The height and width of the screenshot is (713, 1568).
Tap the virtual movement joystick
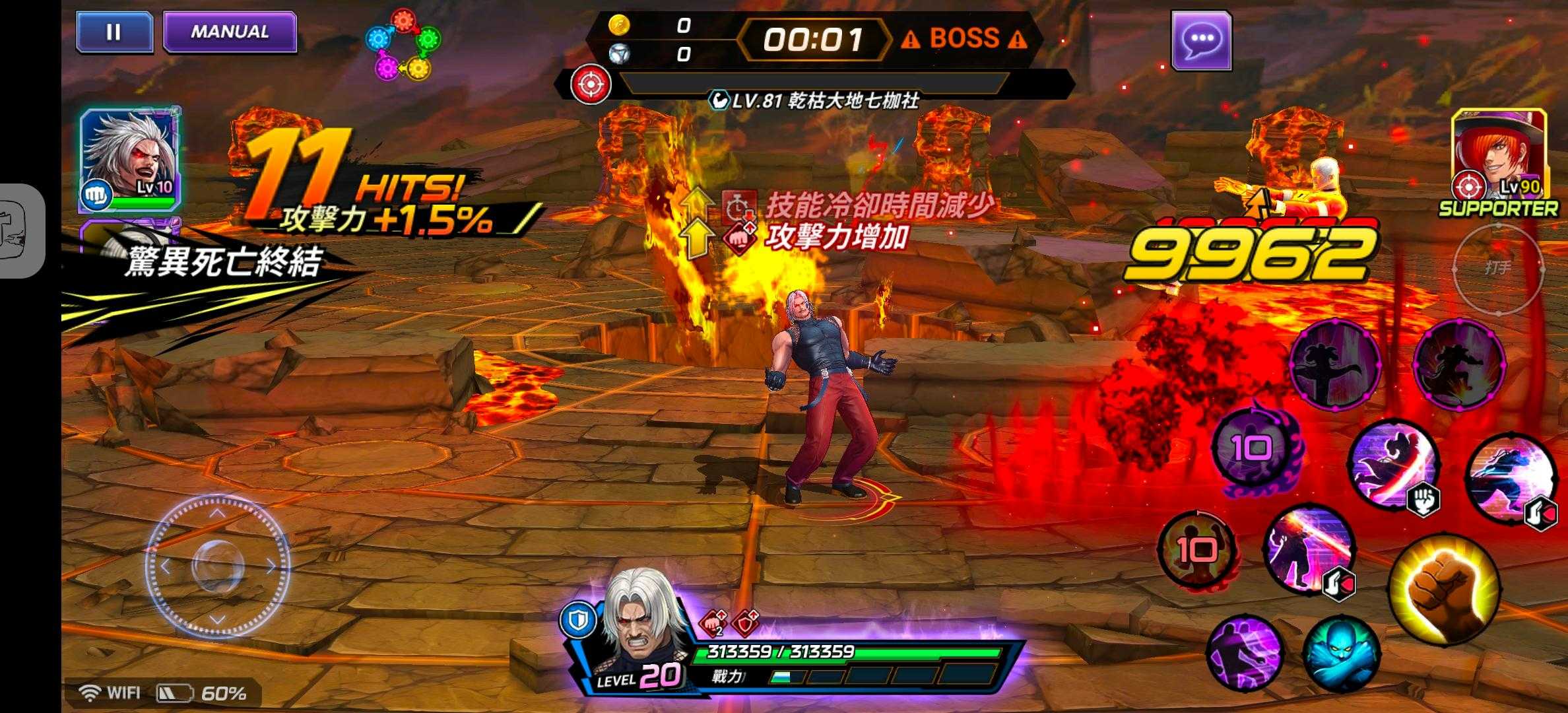click(x=218, y=566)
